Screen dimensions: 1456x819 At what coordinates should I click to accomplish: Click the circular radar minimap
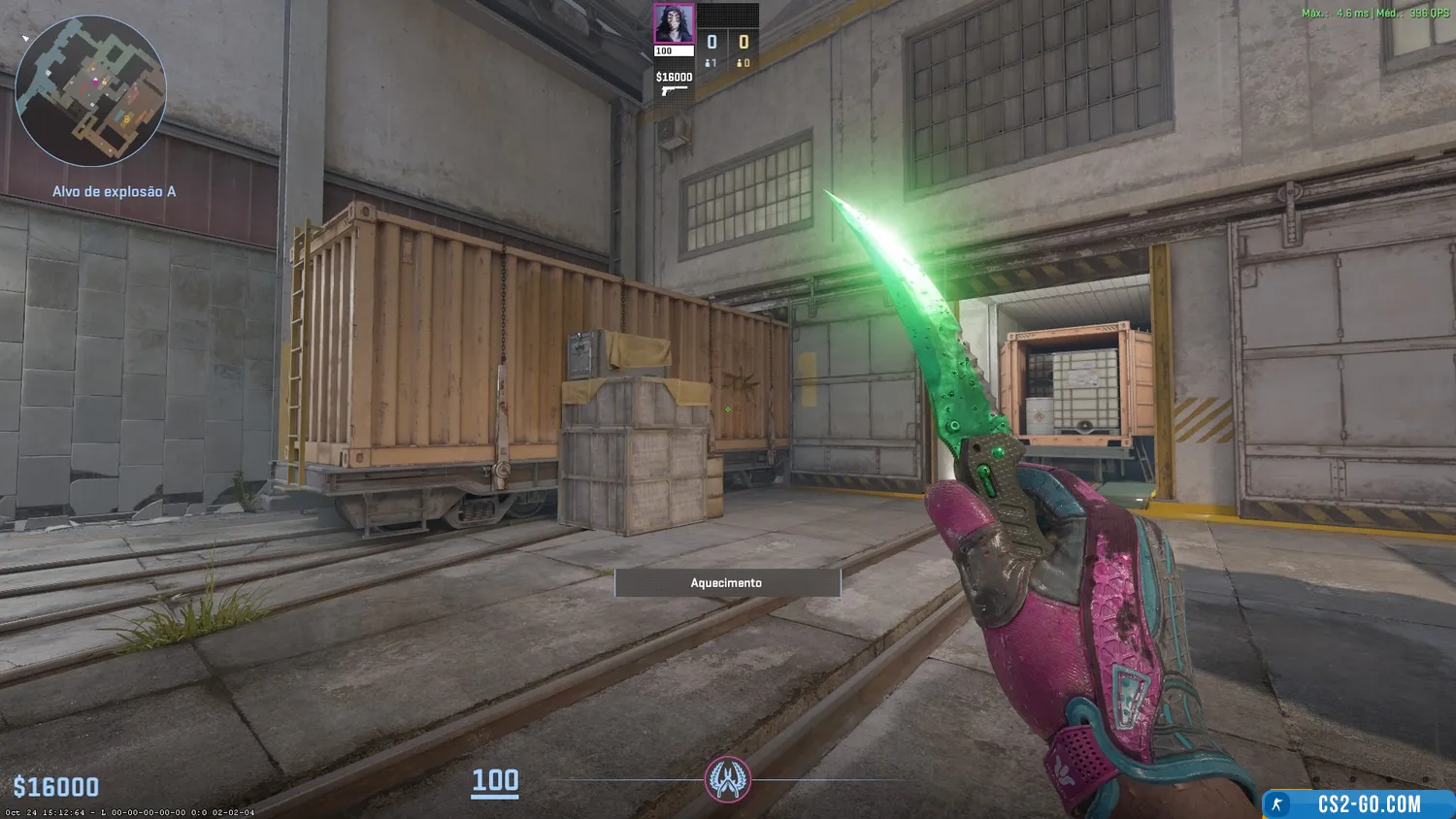click(x=90, y=91)
